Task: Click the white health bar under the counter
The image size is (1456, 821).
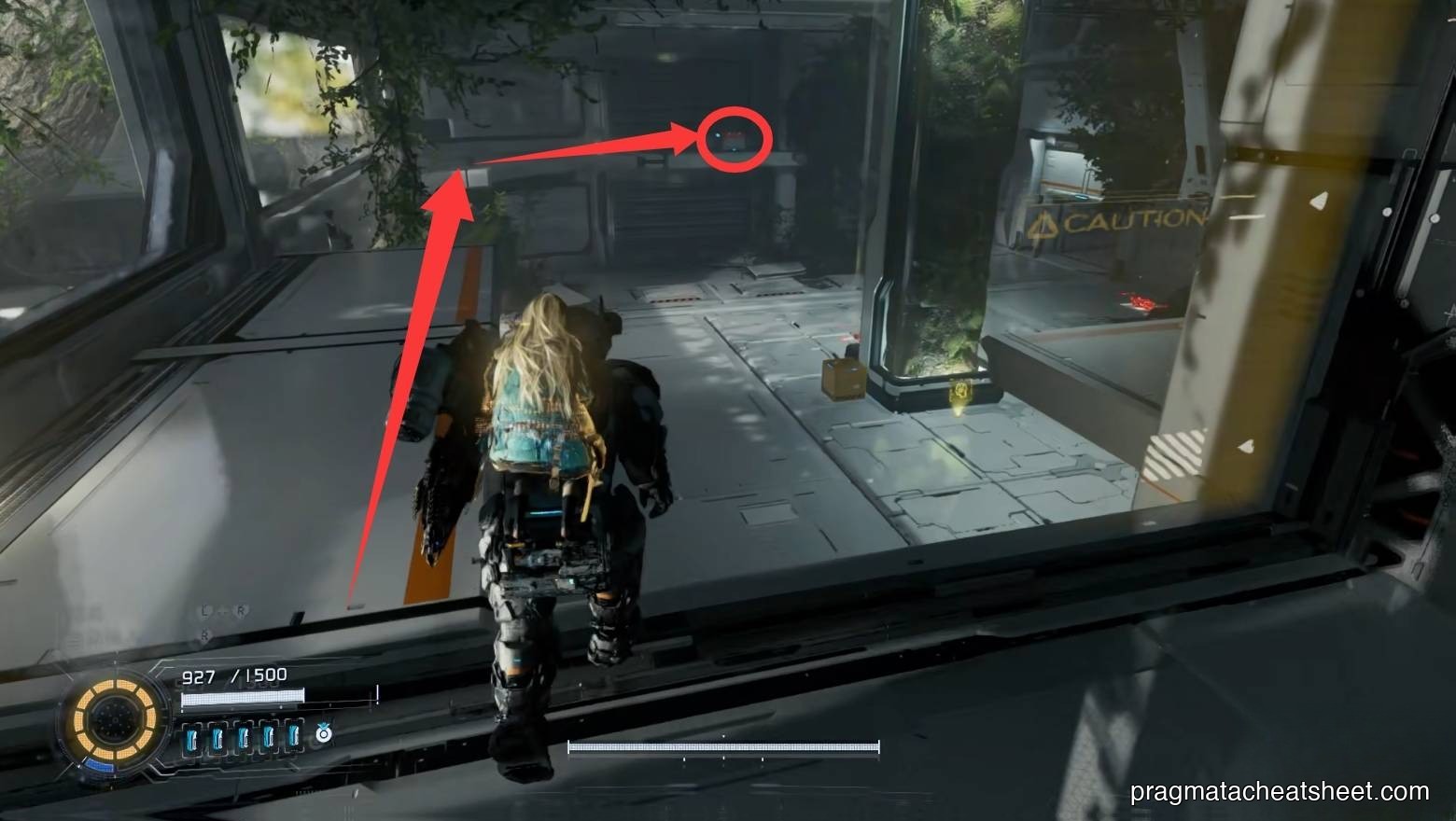Action: point(243,696)
